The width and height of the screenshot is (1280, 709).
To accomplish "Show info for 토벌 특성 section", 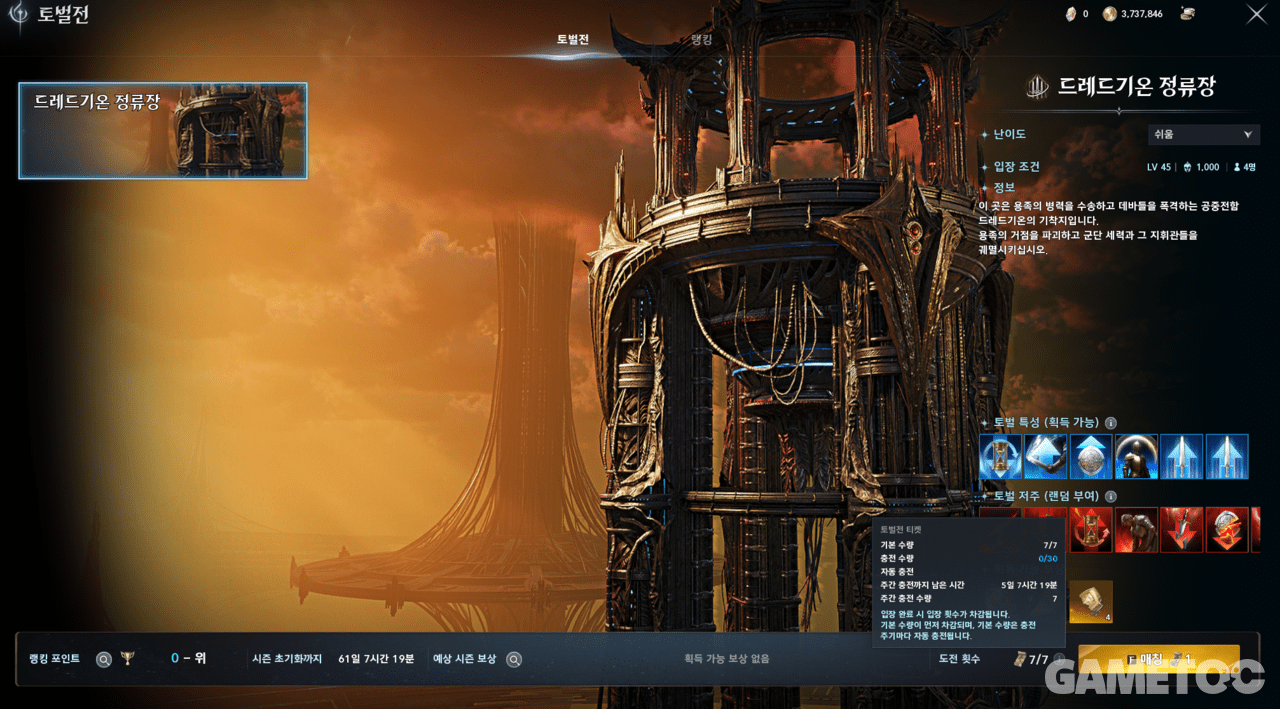I will pyautogui.click(x=1111, y=423).
